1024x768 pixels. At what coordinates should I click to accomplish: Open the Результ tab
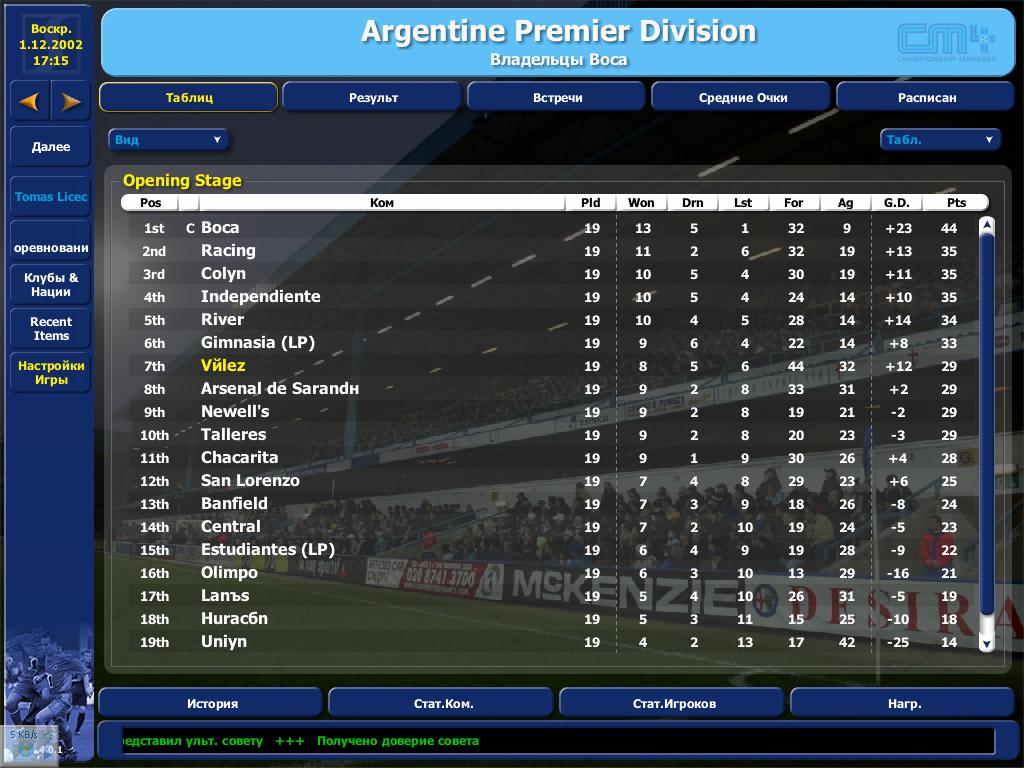pos(372,98)
